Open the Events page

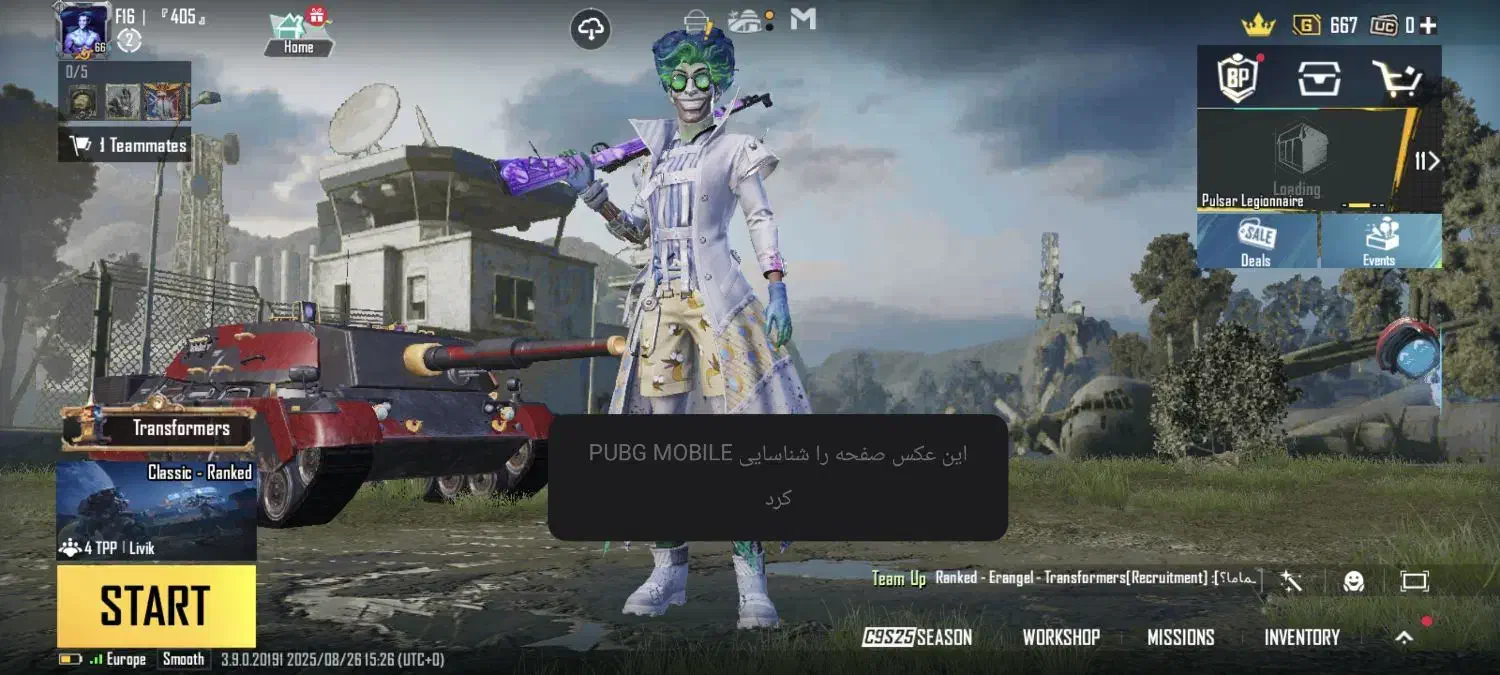[x=1380, y=242]
